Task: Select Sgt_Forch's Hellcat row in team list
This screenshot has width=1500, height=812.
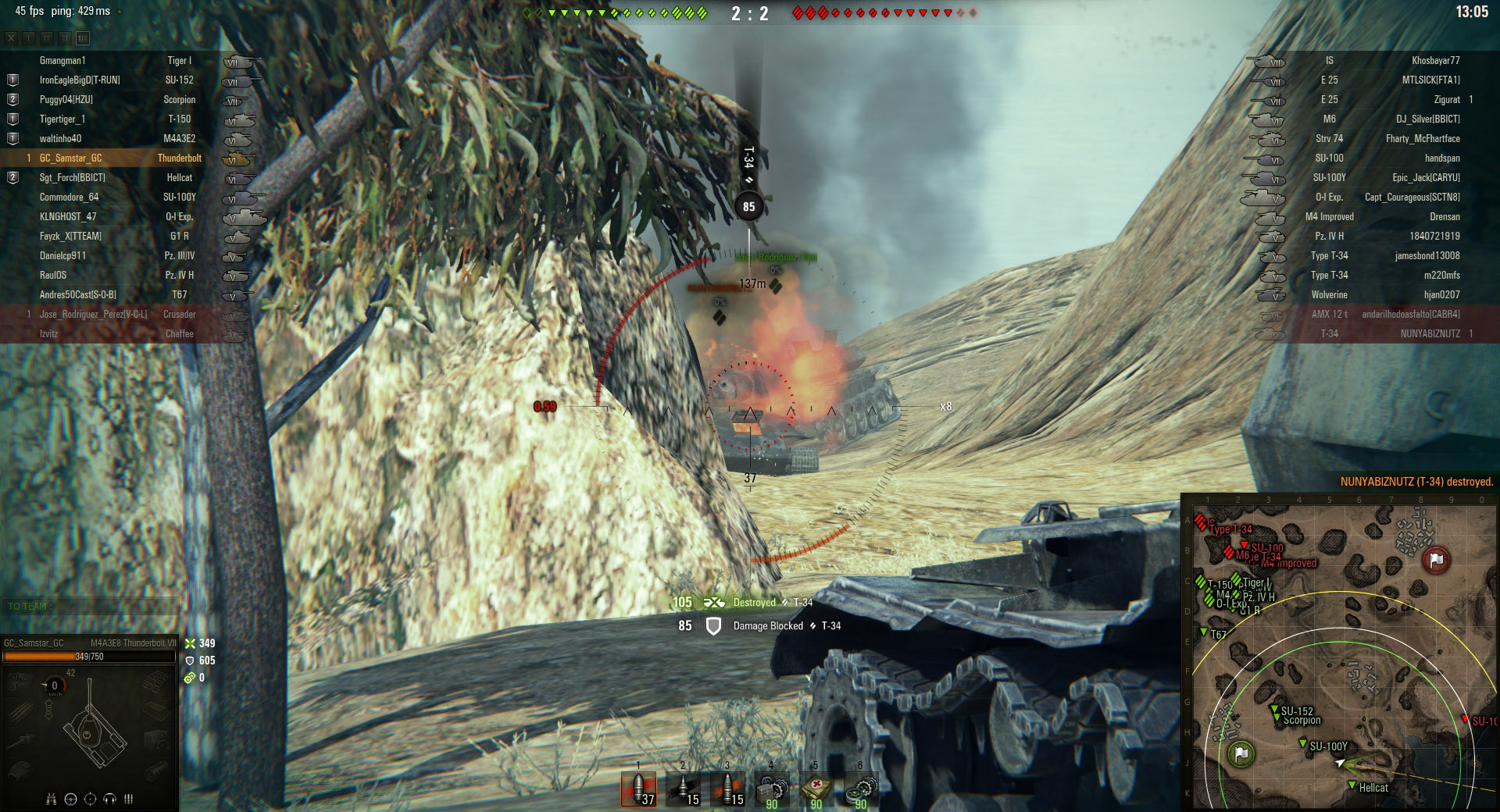Action: [x=117, y=177]
